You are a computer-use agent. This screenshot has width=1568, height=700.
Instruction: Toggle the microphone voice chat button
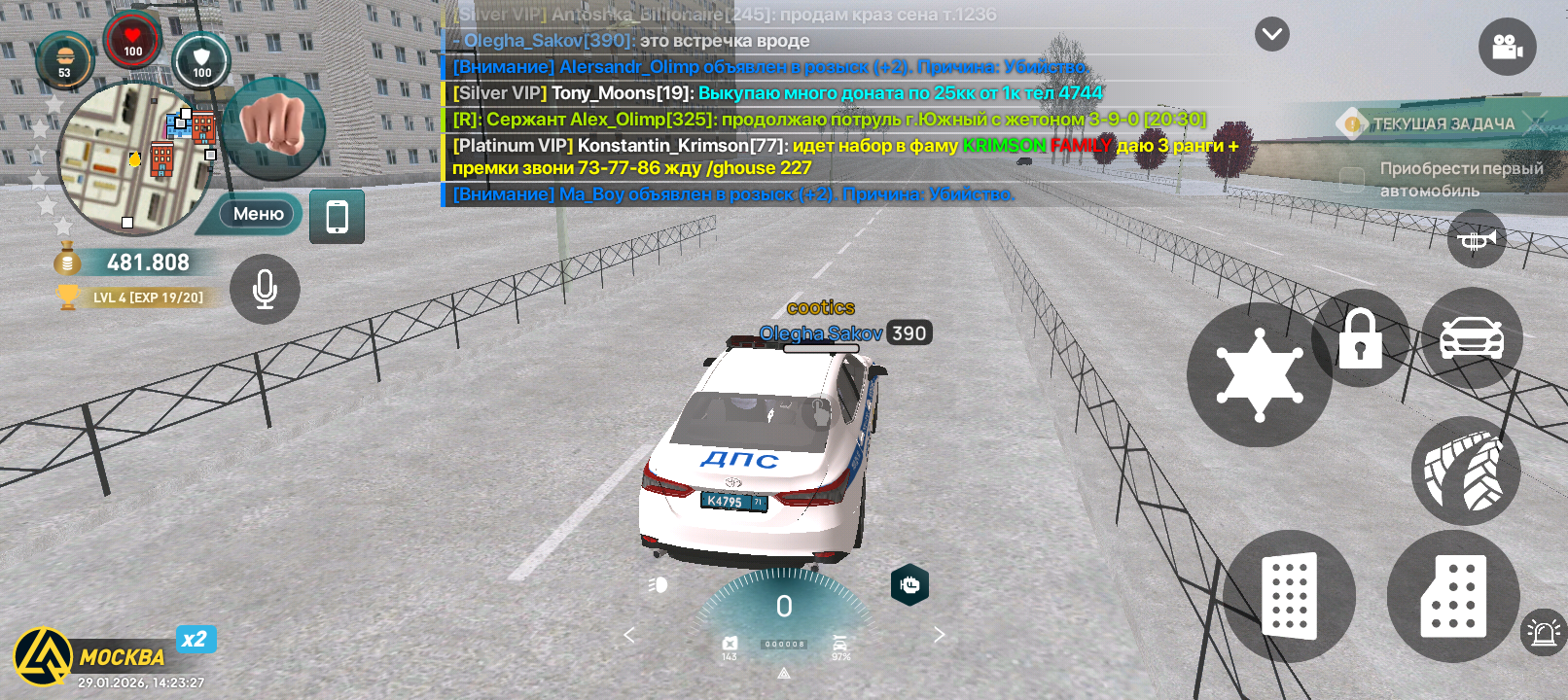[x=265, y=289]
